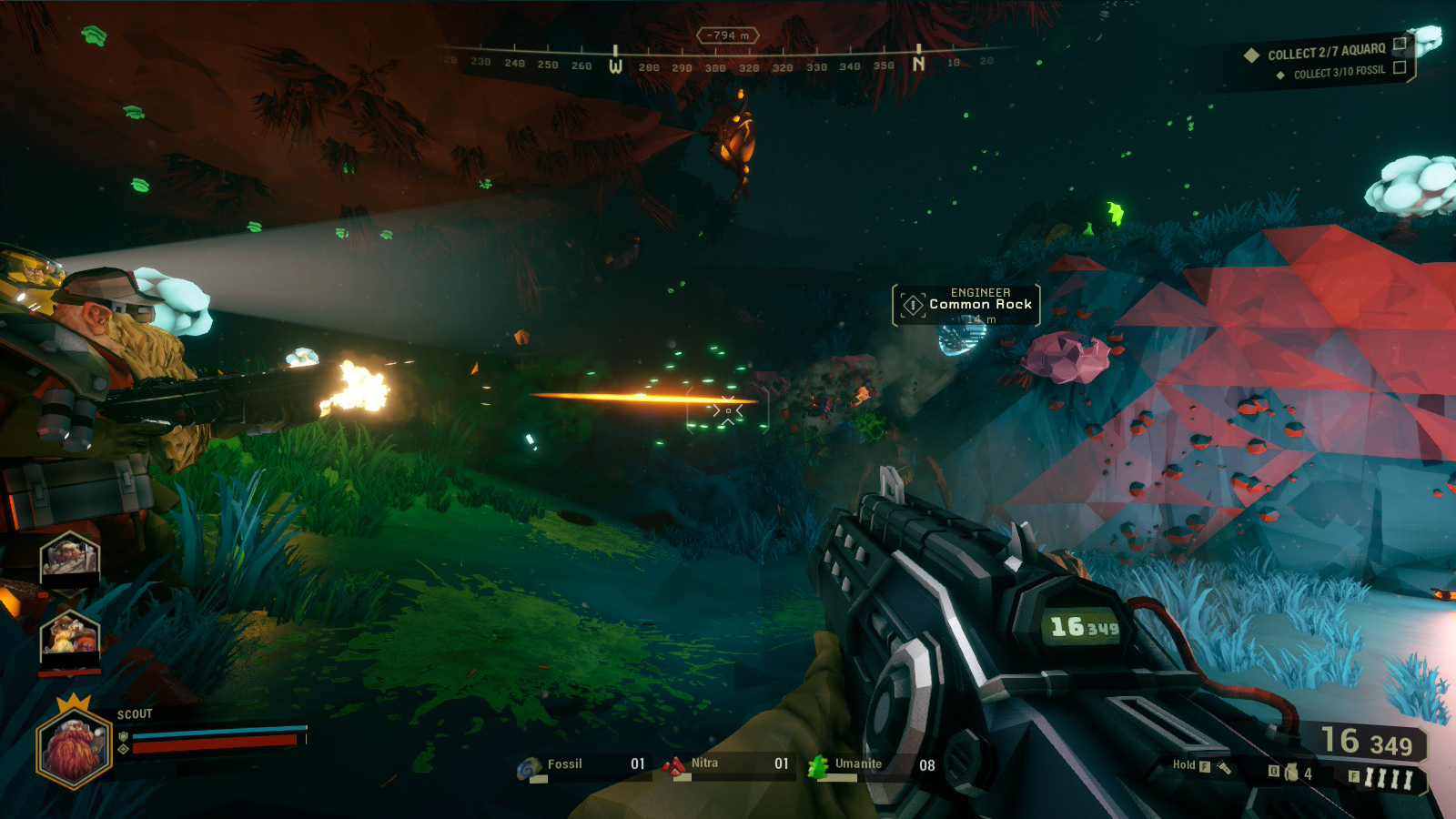The image size is (1456, 819).
Task: Select the white-bearded teammate portrait
Action: [x=69, y=556]
